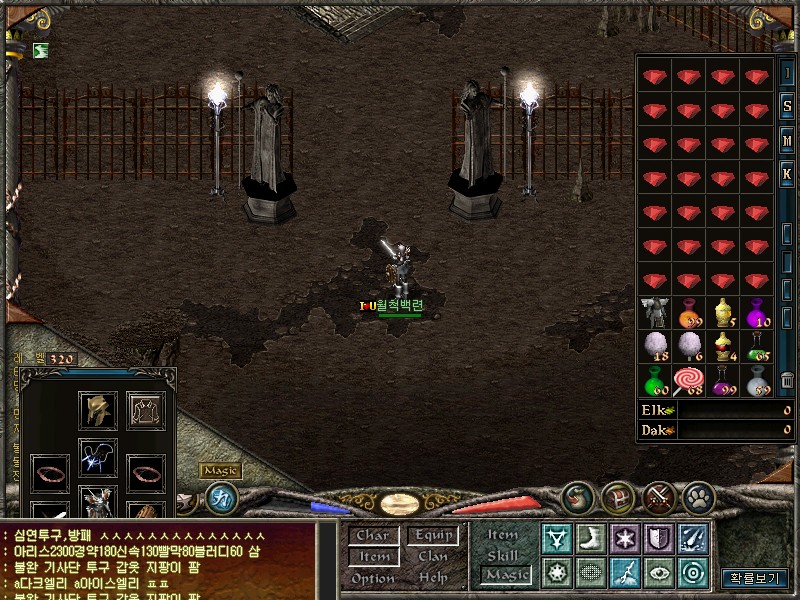This screenshot has height=600, width=800.
Task: Open the Option menu
Action: pyautogui.click(x=372, y=578)
